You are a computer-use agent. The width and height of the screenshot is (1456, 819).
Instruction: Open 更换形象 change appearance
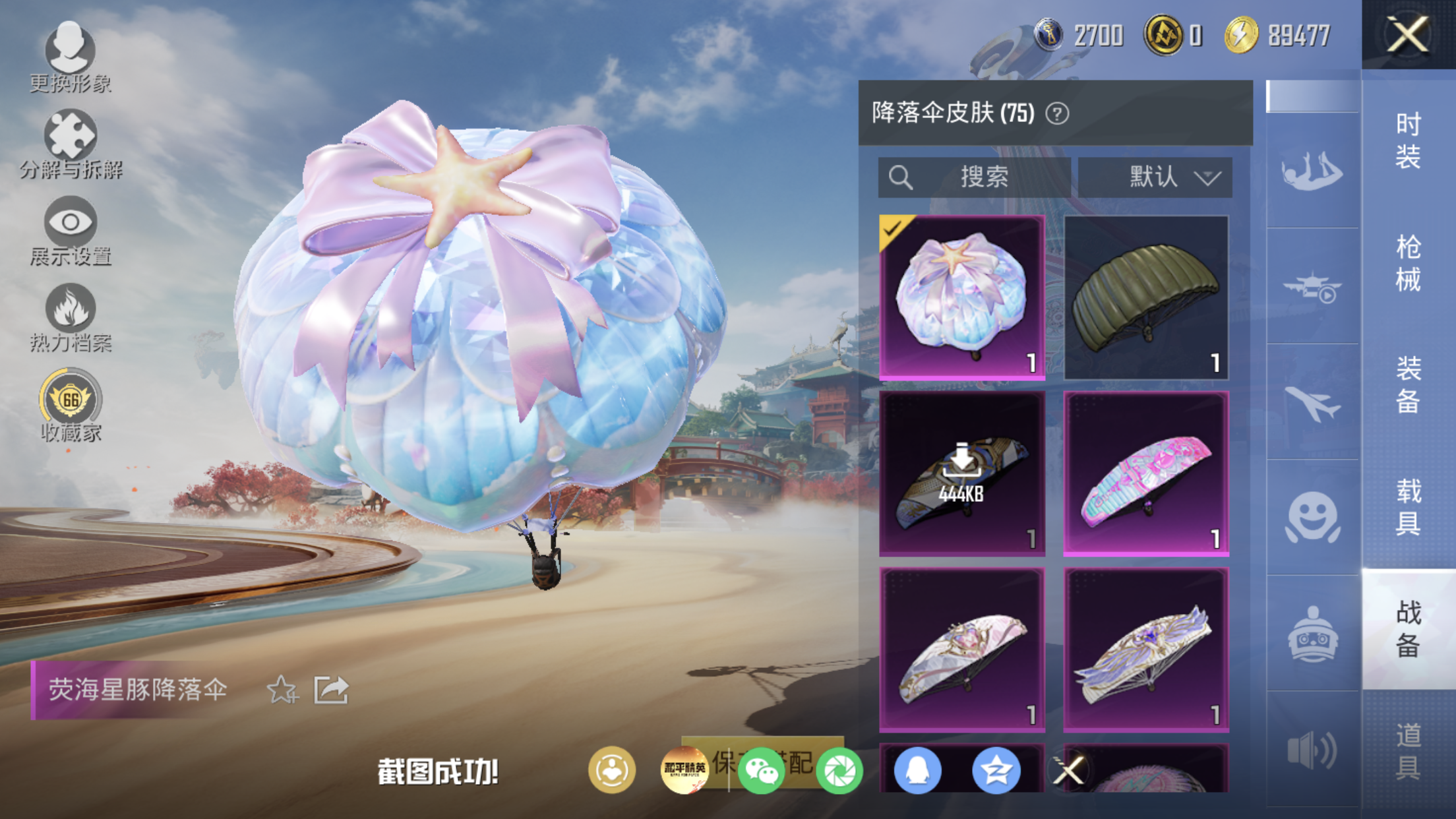pyautogui.click(x=70, y=55)
